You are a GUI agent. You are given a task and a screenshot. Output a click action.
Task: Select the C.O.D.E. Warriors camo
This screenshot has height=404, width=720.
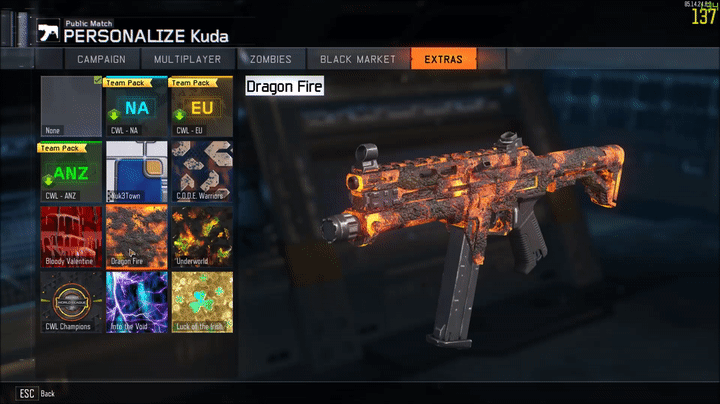(202, 172)
